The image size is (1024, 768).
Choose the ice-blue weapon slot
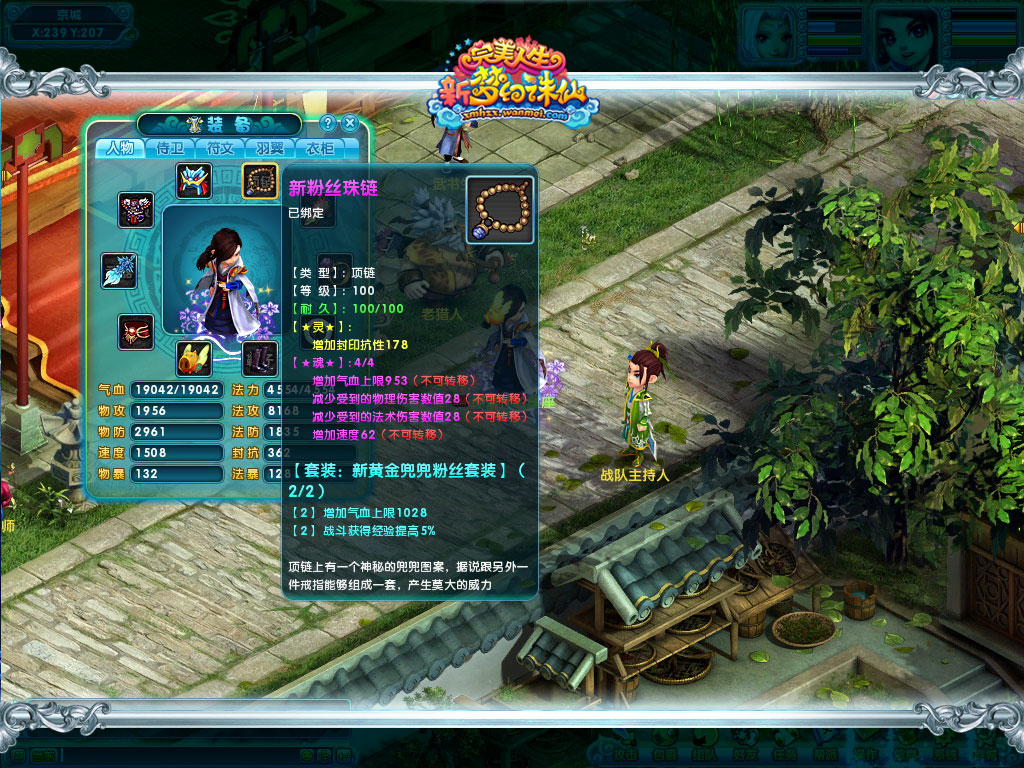pos(119,271)
